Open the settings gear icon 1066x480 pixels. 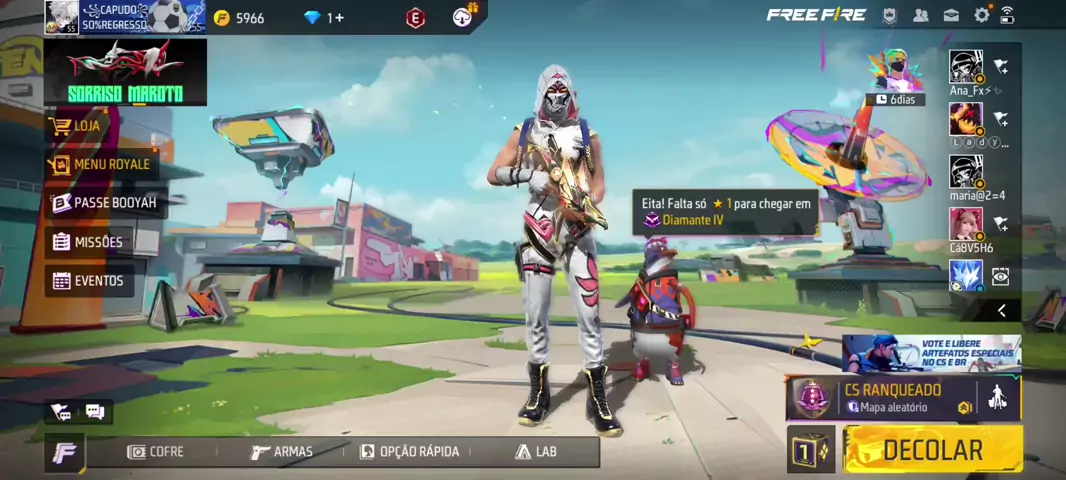tap(981, 15)
